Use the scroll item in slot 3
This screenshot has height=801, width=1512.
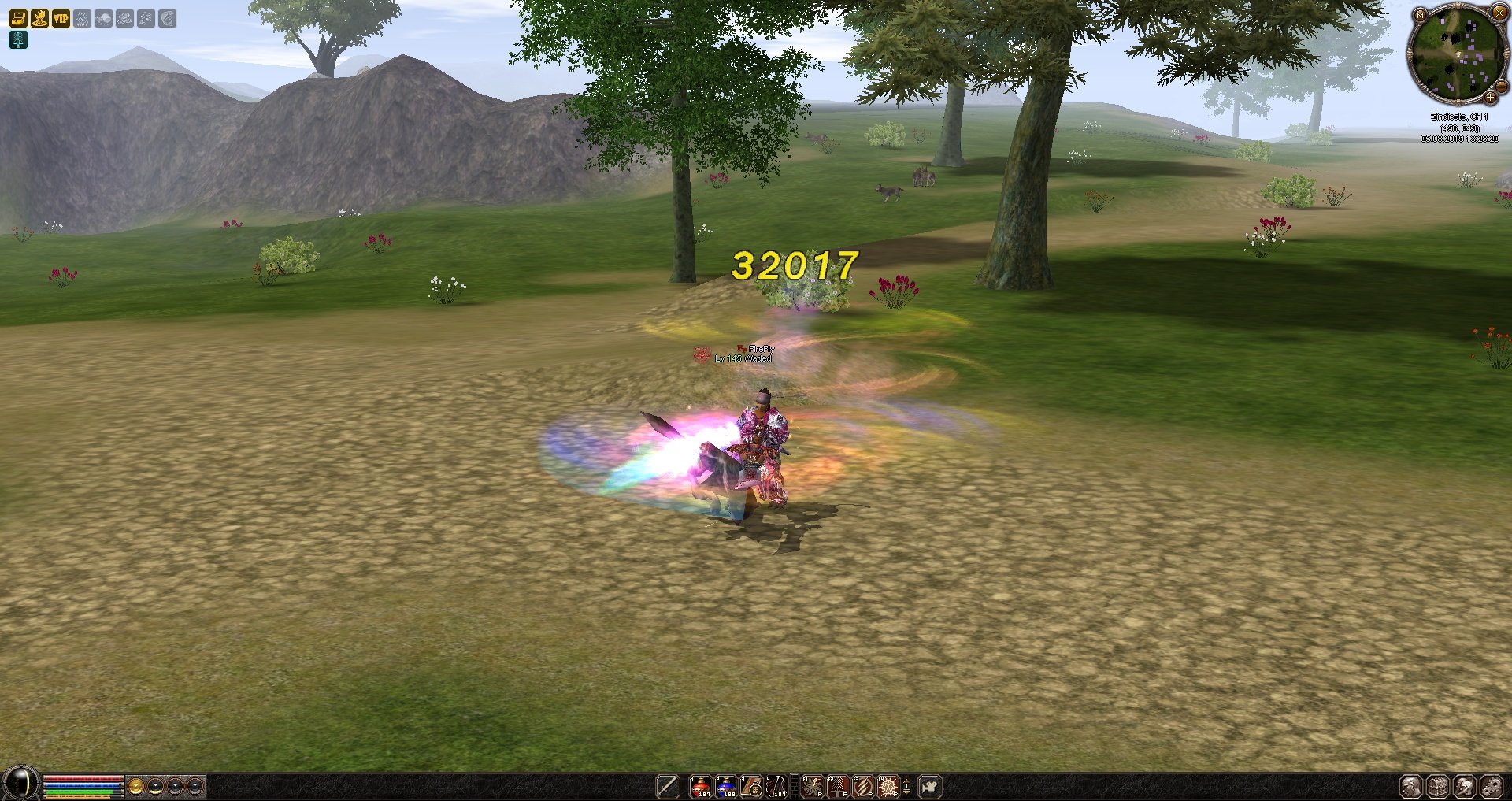[x=751, y=786]
